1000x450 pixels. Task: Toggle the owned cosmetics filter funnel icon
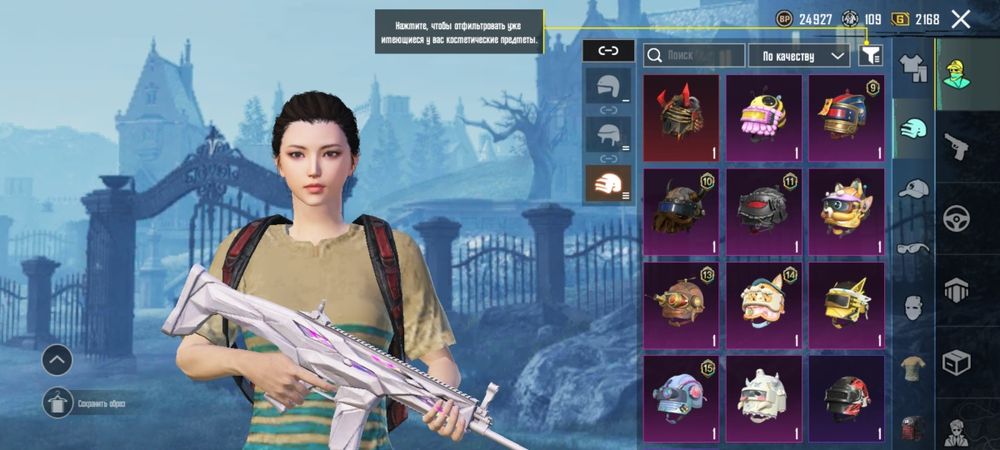[869, 56]
